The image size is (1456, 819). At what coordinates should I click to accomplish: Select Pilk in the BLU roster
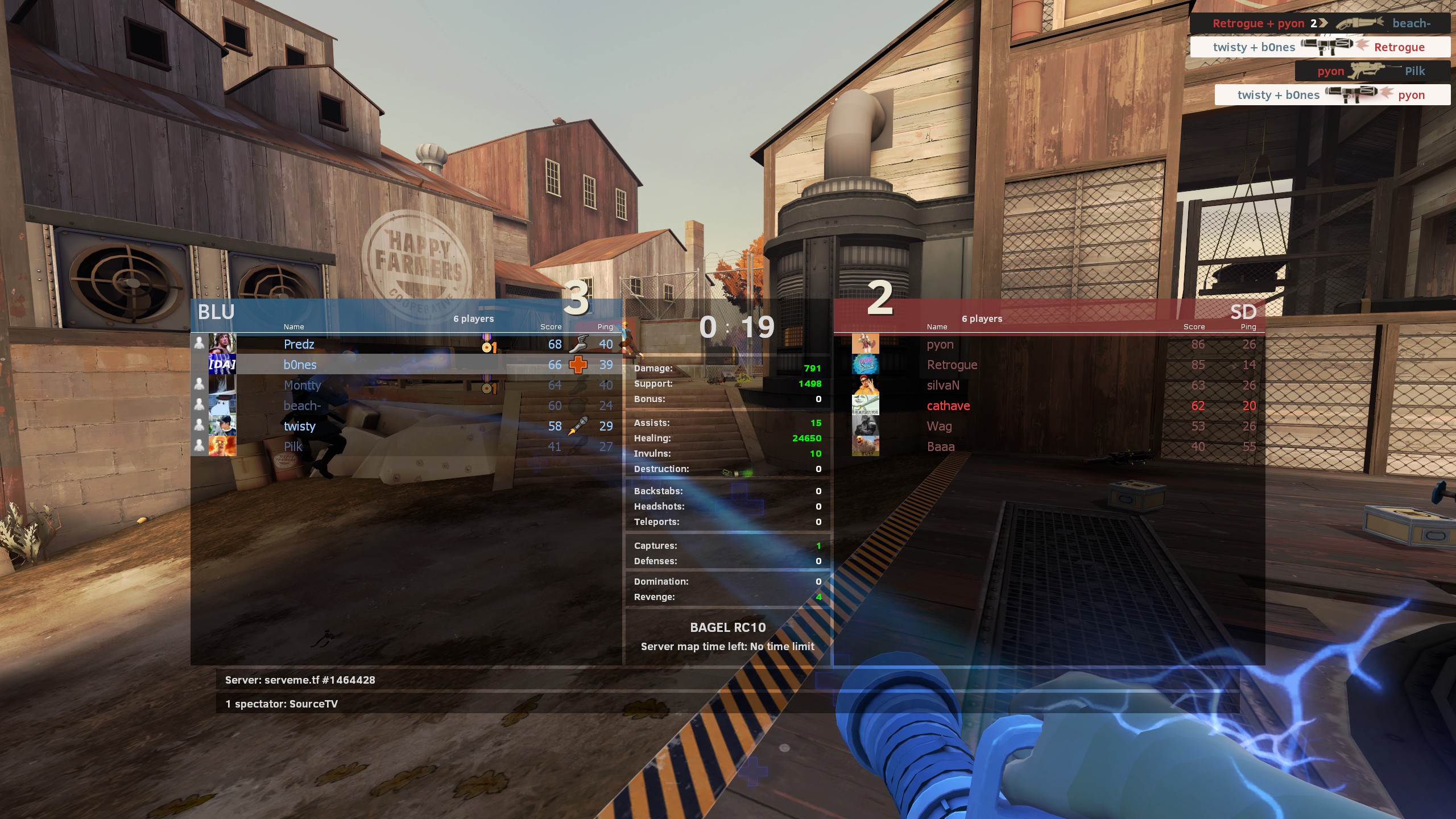[293, 446]
